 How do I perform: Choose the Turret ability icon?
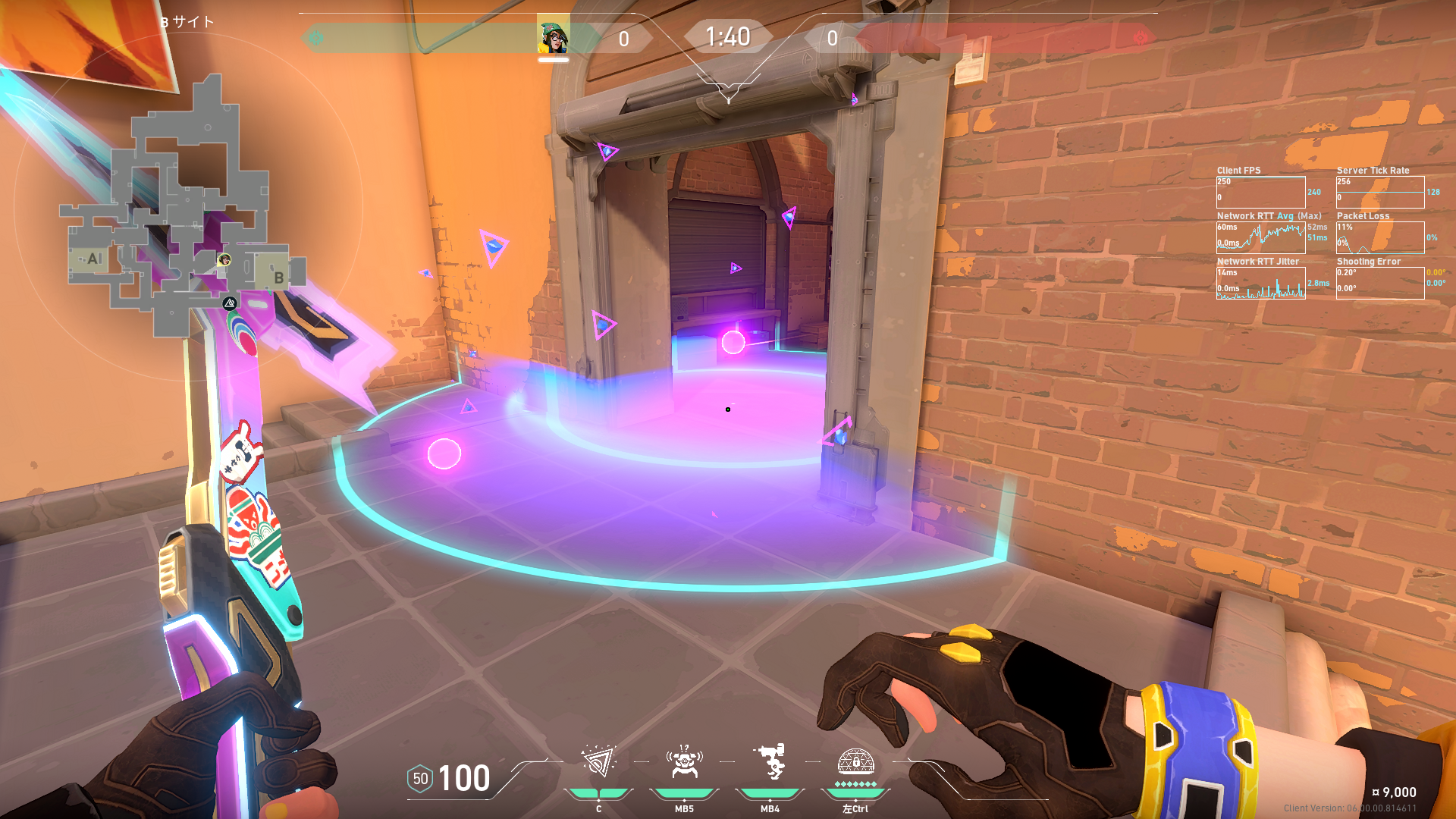coord(770,761)
